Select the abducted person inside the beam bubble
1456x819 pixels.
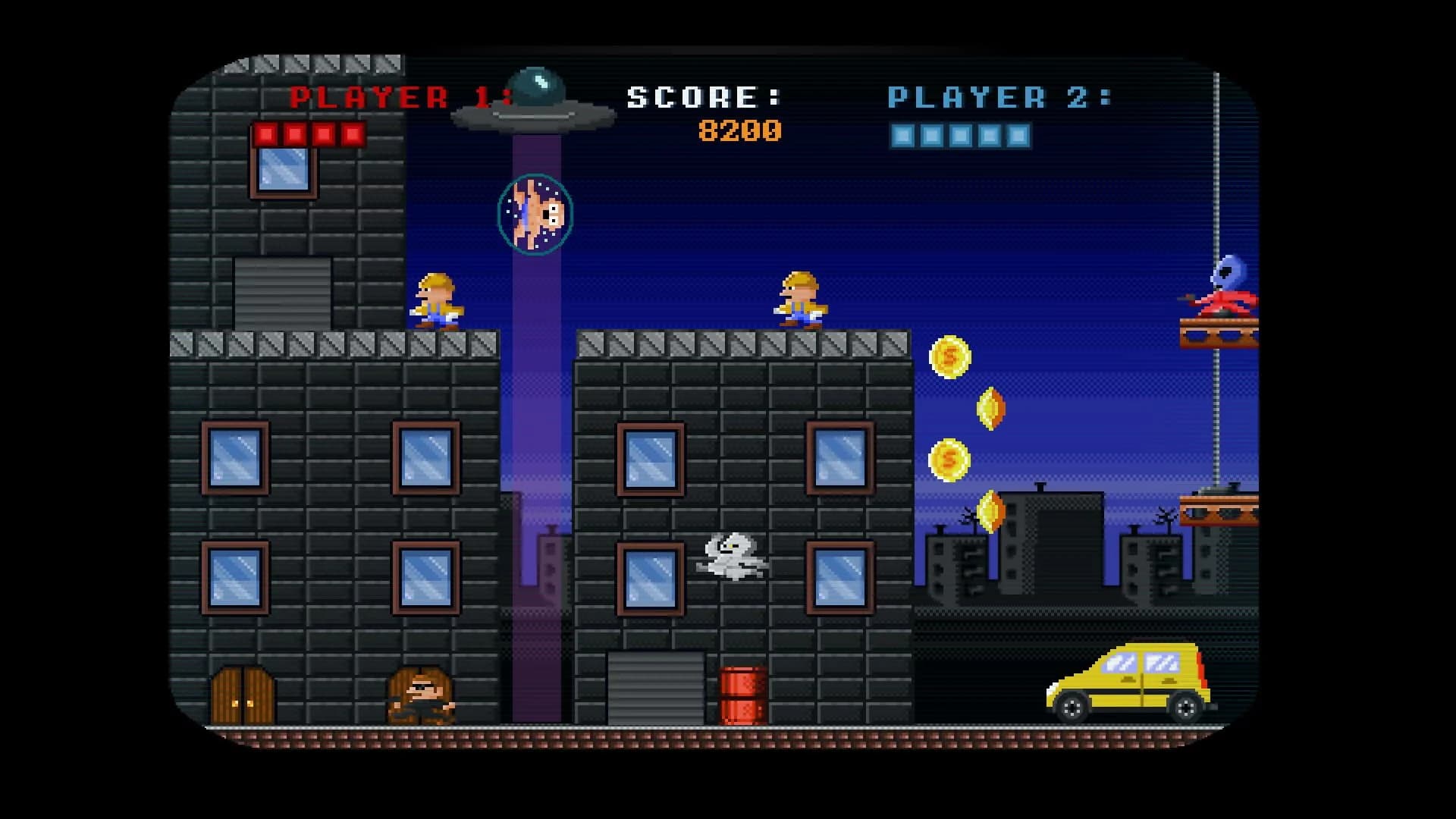coord(535,213)
